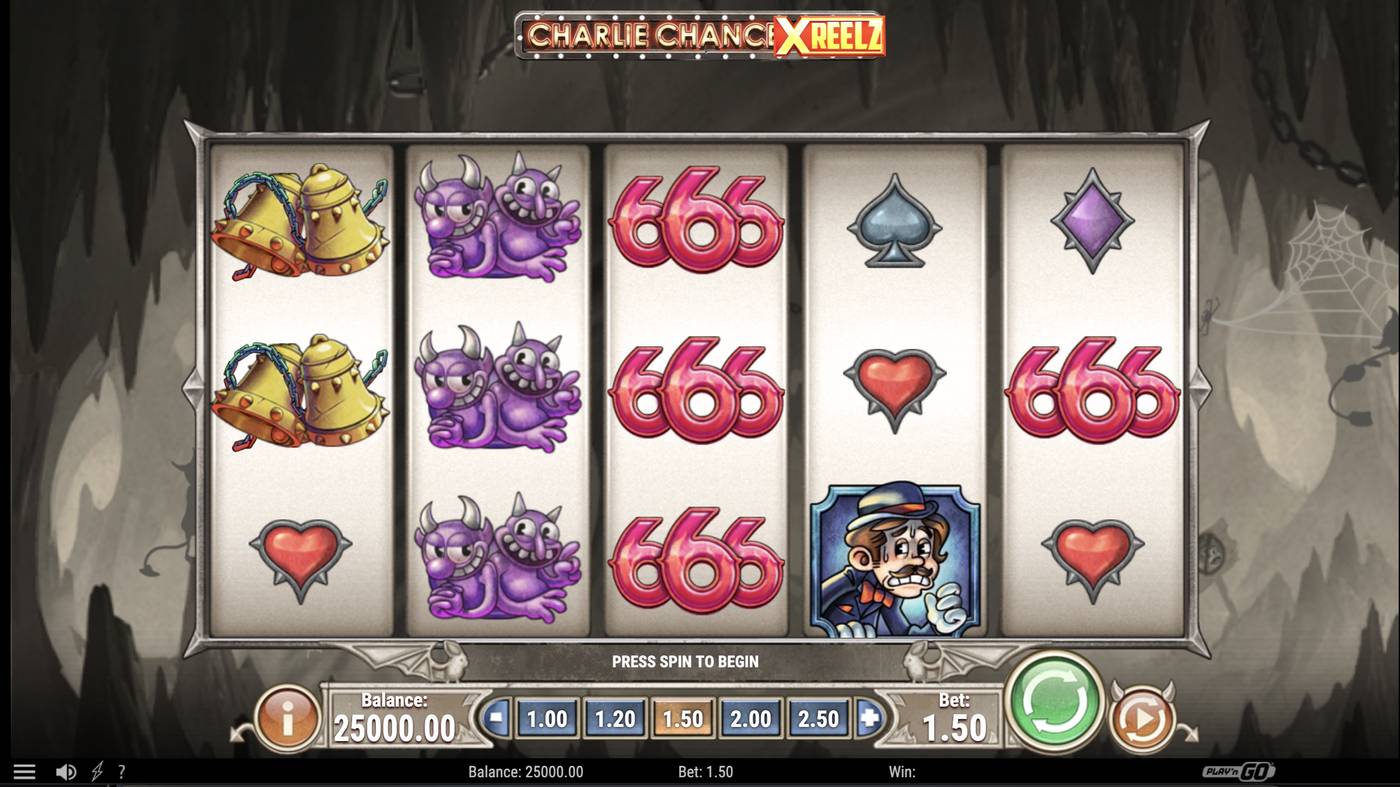
Task: Open the help question mark
Action: 121,771
